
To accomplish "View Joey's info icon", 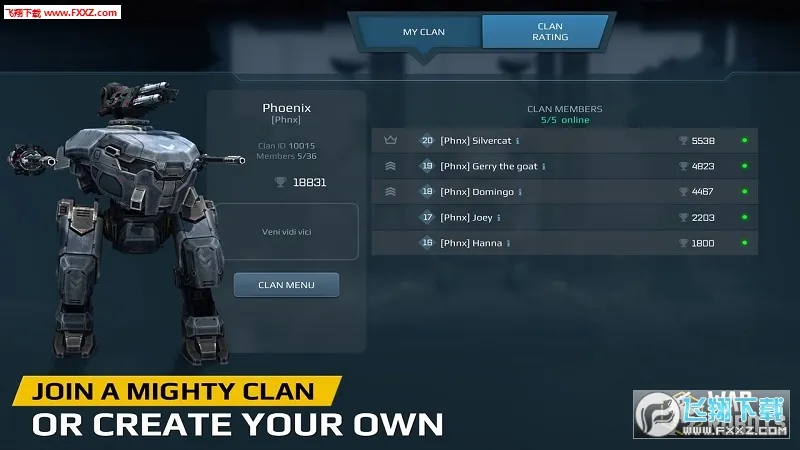I will [499, 217].
